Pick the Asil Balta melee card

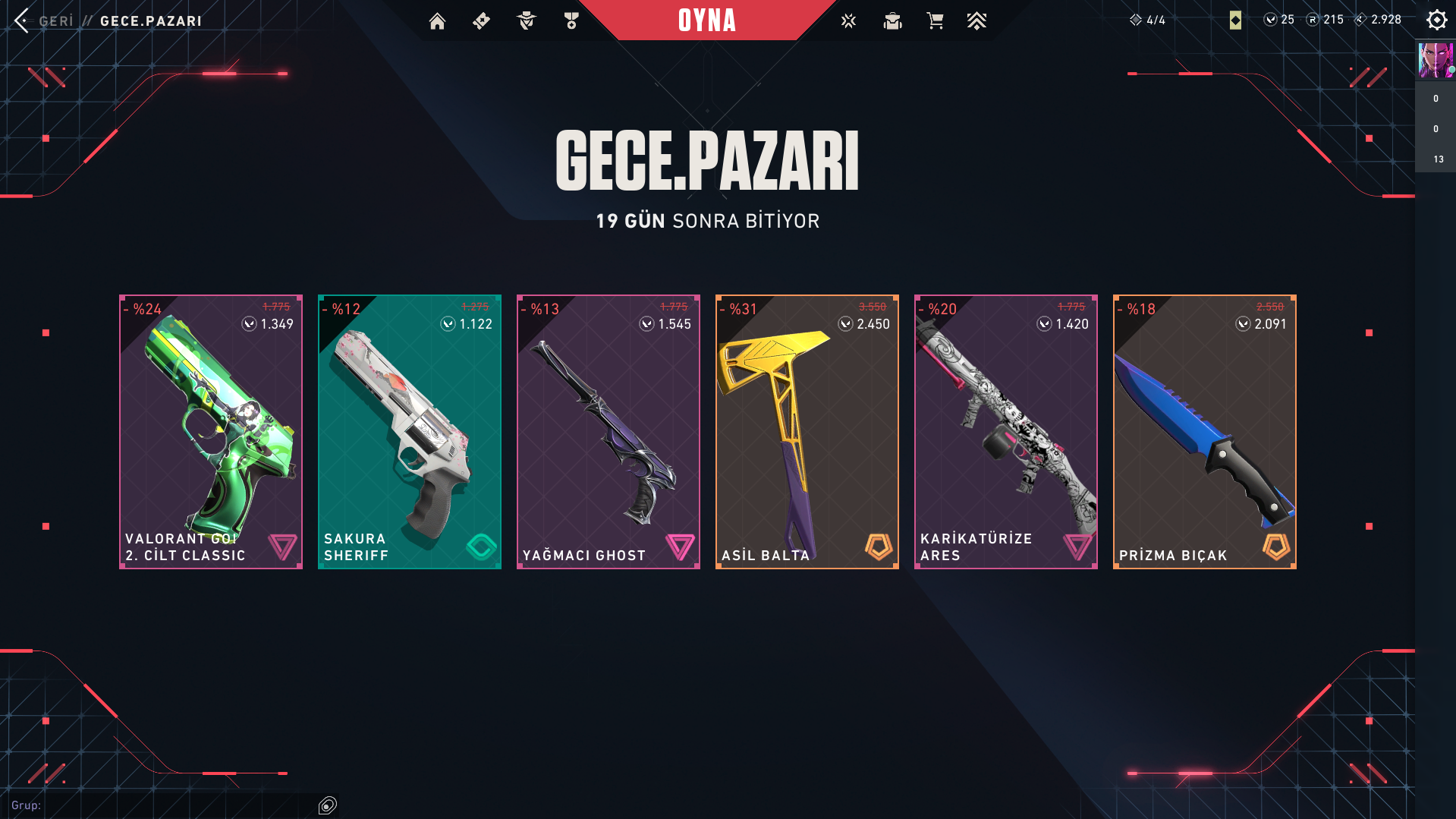click(807, 431)
